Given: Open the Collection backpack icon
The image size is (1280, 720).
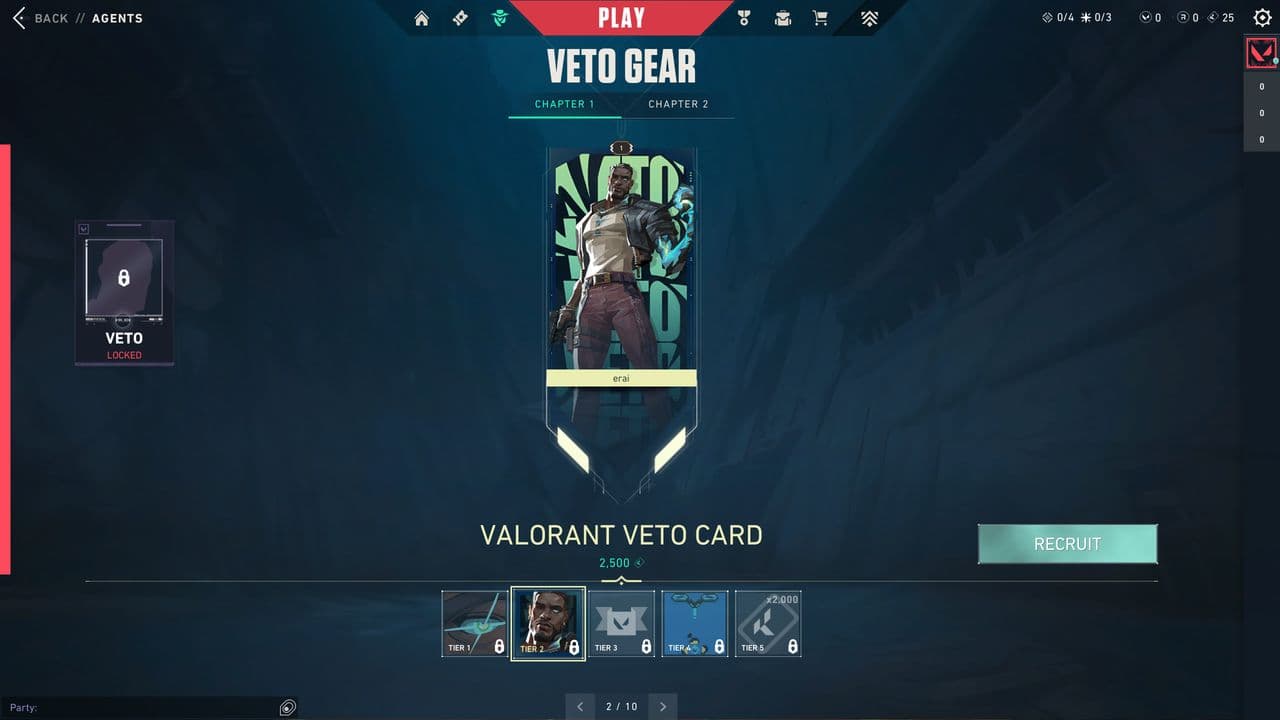Looking at the screenshot, I should [782, 17].
